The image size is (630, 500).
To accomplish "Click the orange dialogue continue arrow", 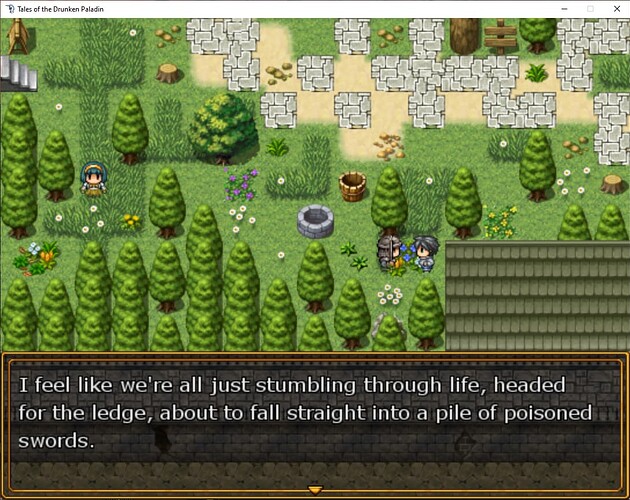I will (x=315, y=490).
